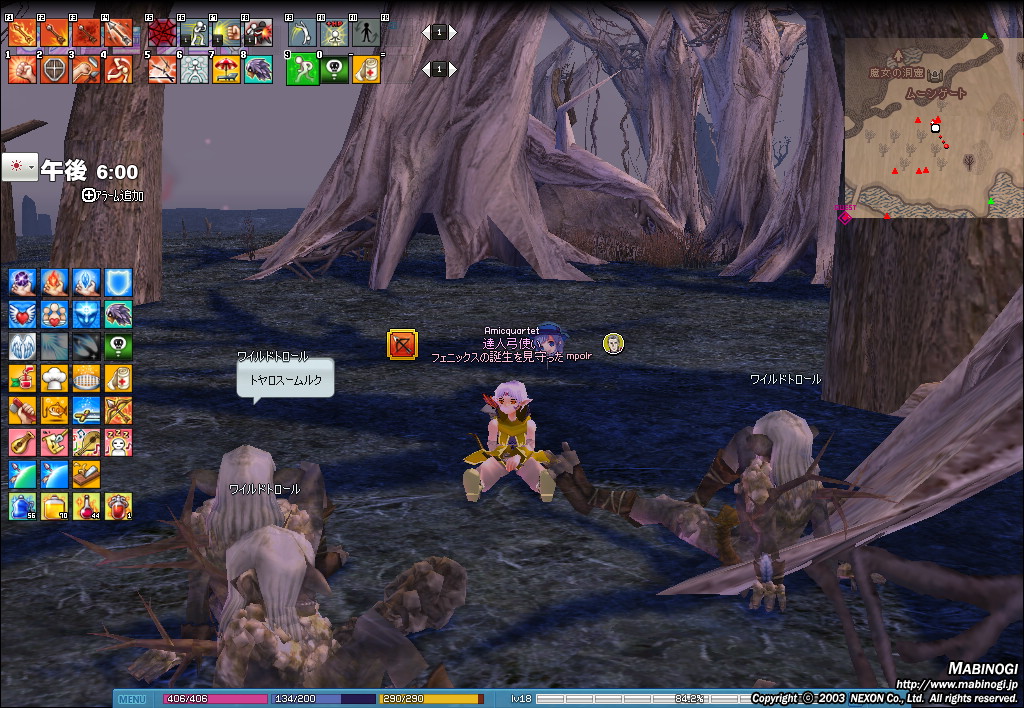Activate the fishing skill with the fish icon
The height and width of the screenshot is (708, 1024).
pos(55,410)
